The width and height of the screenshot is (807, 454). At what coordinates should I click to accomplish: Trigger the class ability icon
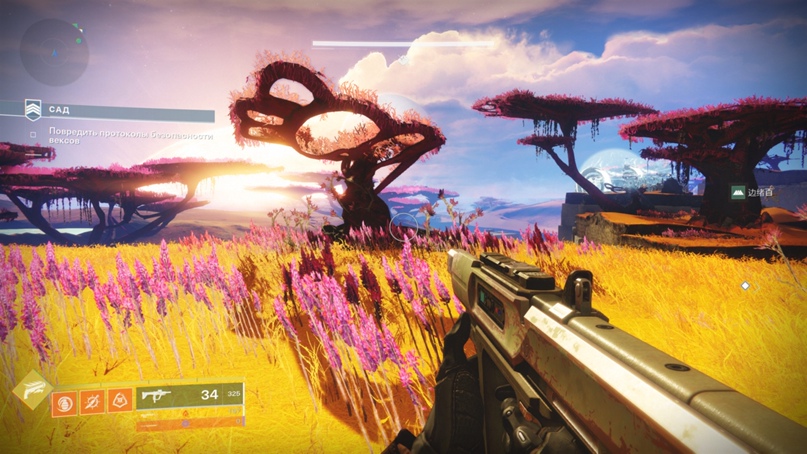(x=120, y=401)
